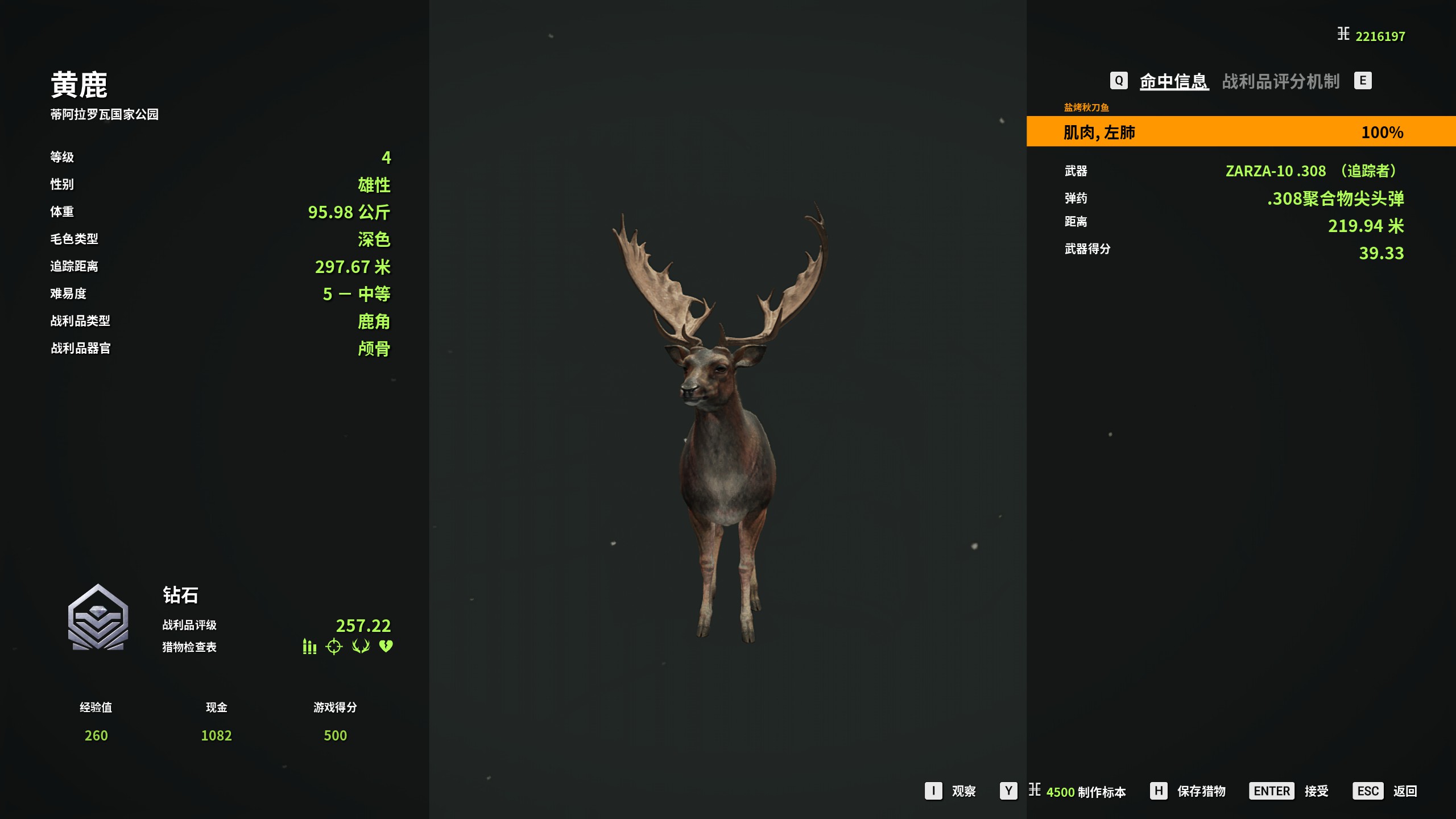Pay 4500 to 制作标本
The height and width of the screenshot is (819, 1456).
click(1085, 792)
